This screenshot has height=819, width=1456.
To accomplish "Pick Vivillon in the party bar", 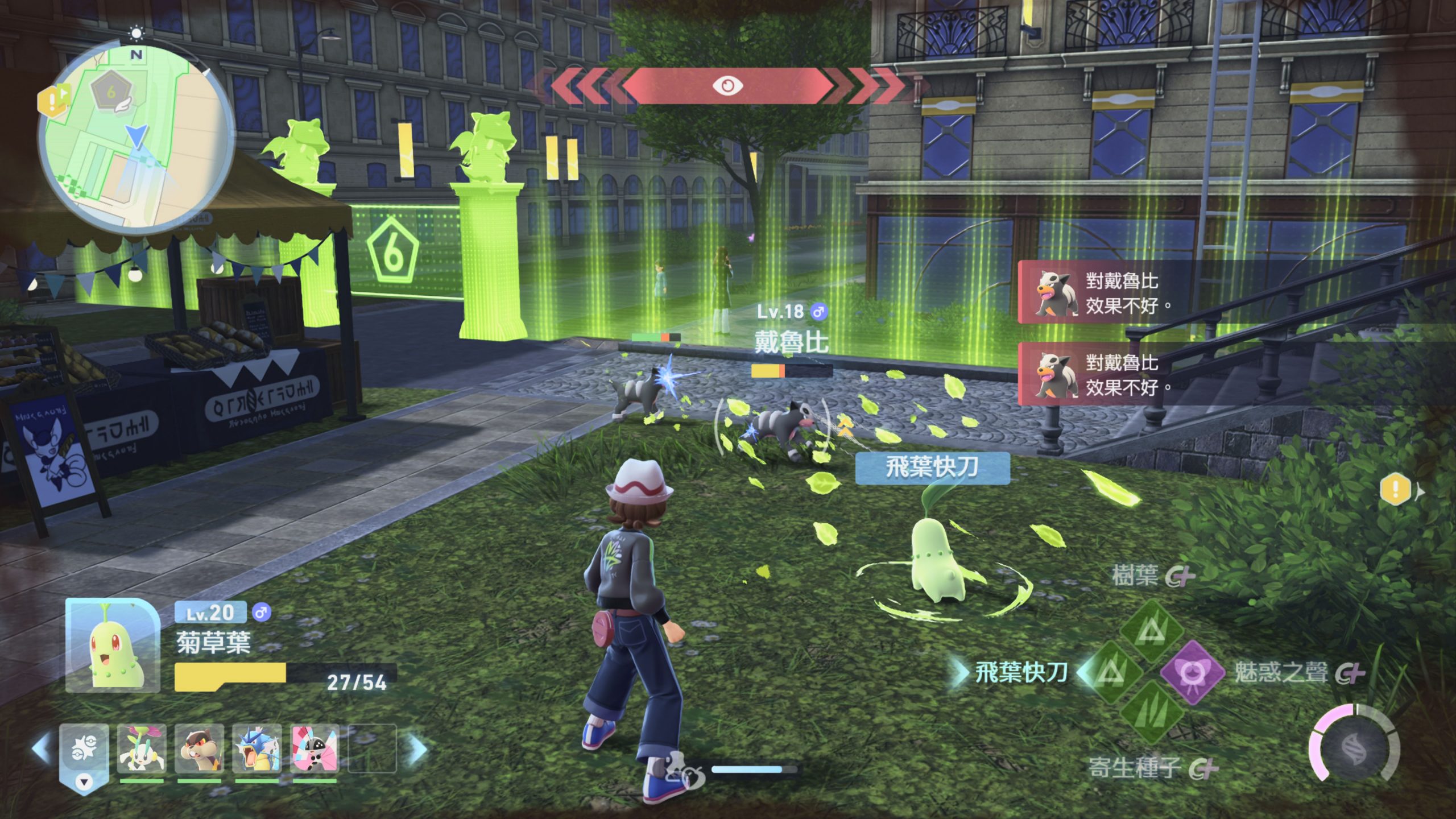I will tap(315, 748).
